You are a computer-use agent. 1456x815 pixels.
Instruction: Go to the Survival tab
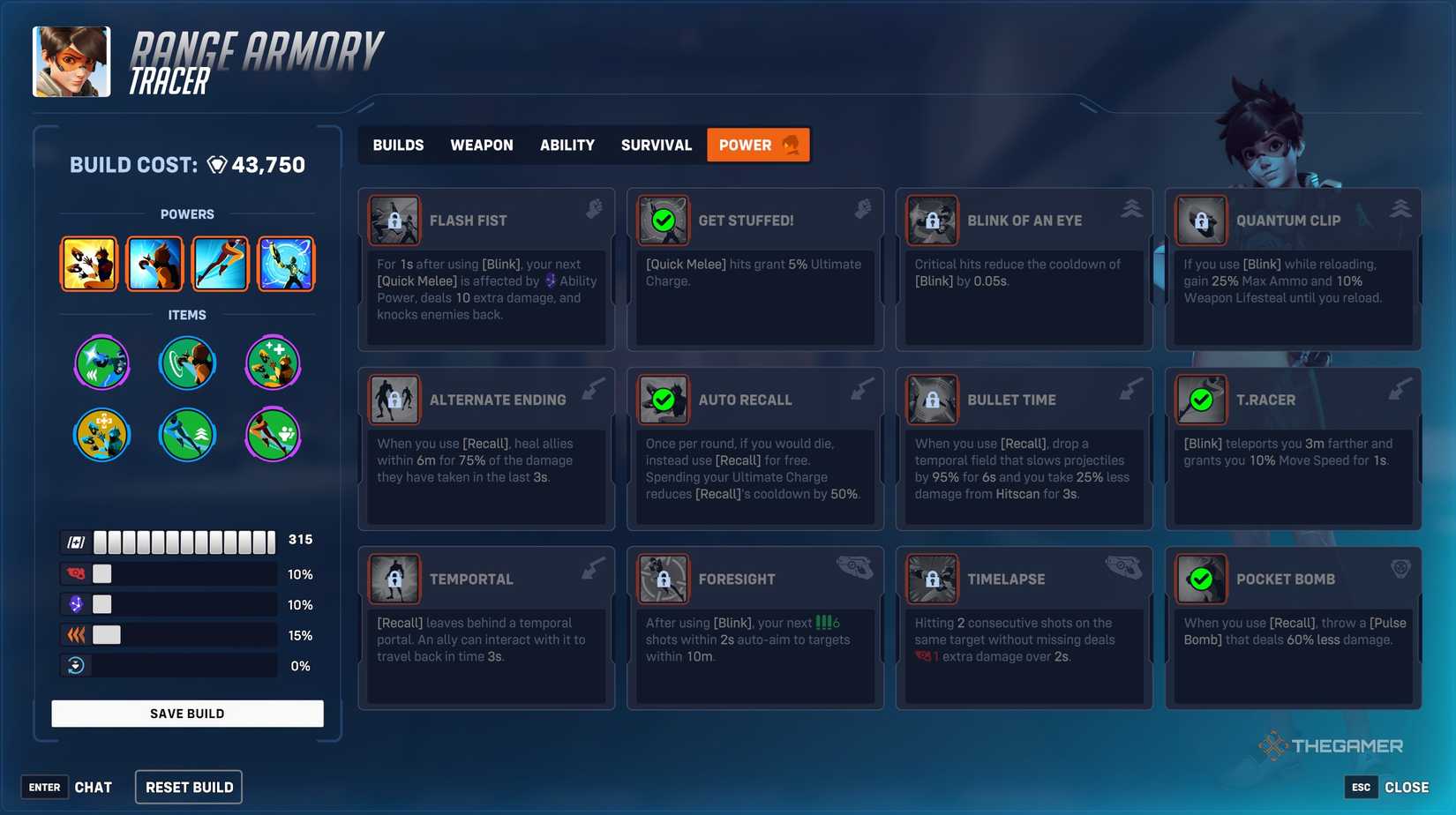tap(656, 146)
